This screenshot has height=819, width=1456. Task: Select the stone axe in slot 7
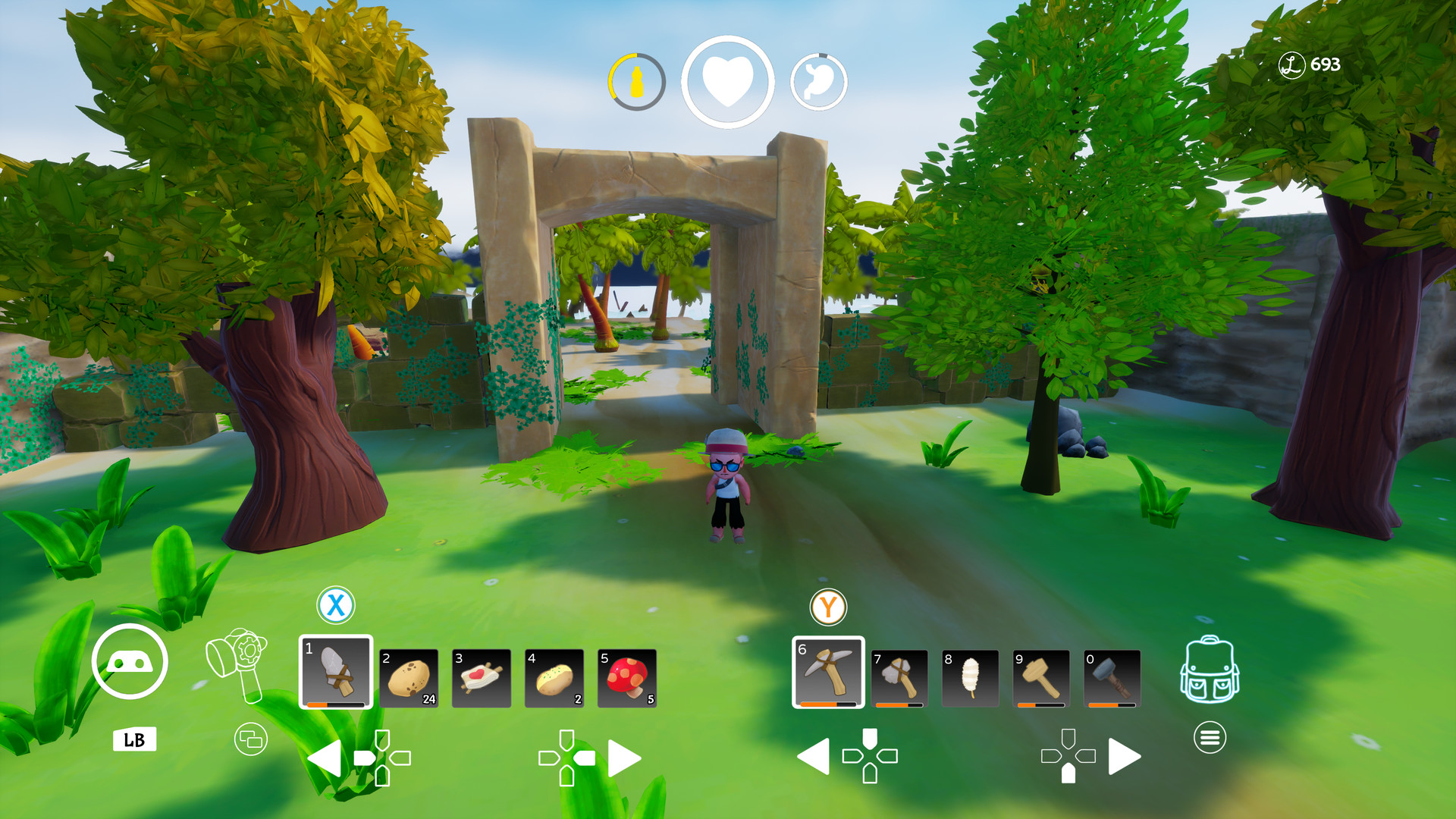click(x=899, y=678)
